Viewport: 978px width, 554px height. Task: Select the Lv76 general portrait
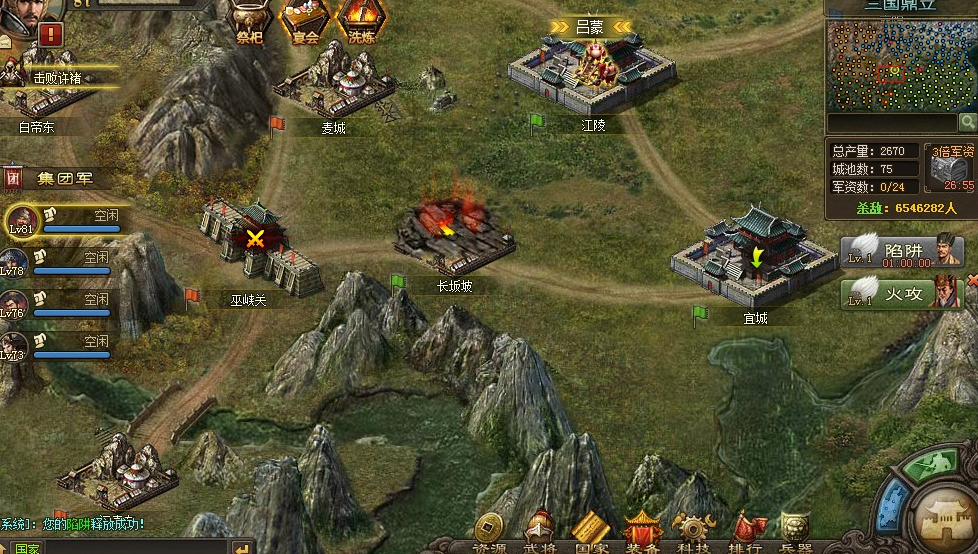(14, 301)
